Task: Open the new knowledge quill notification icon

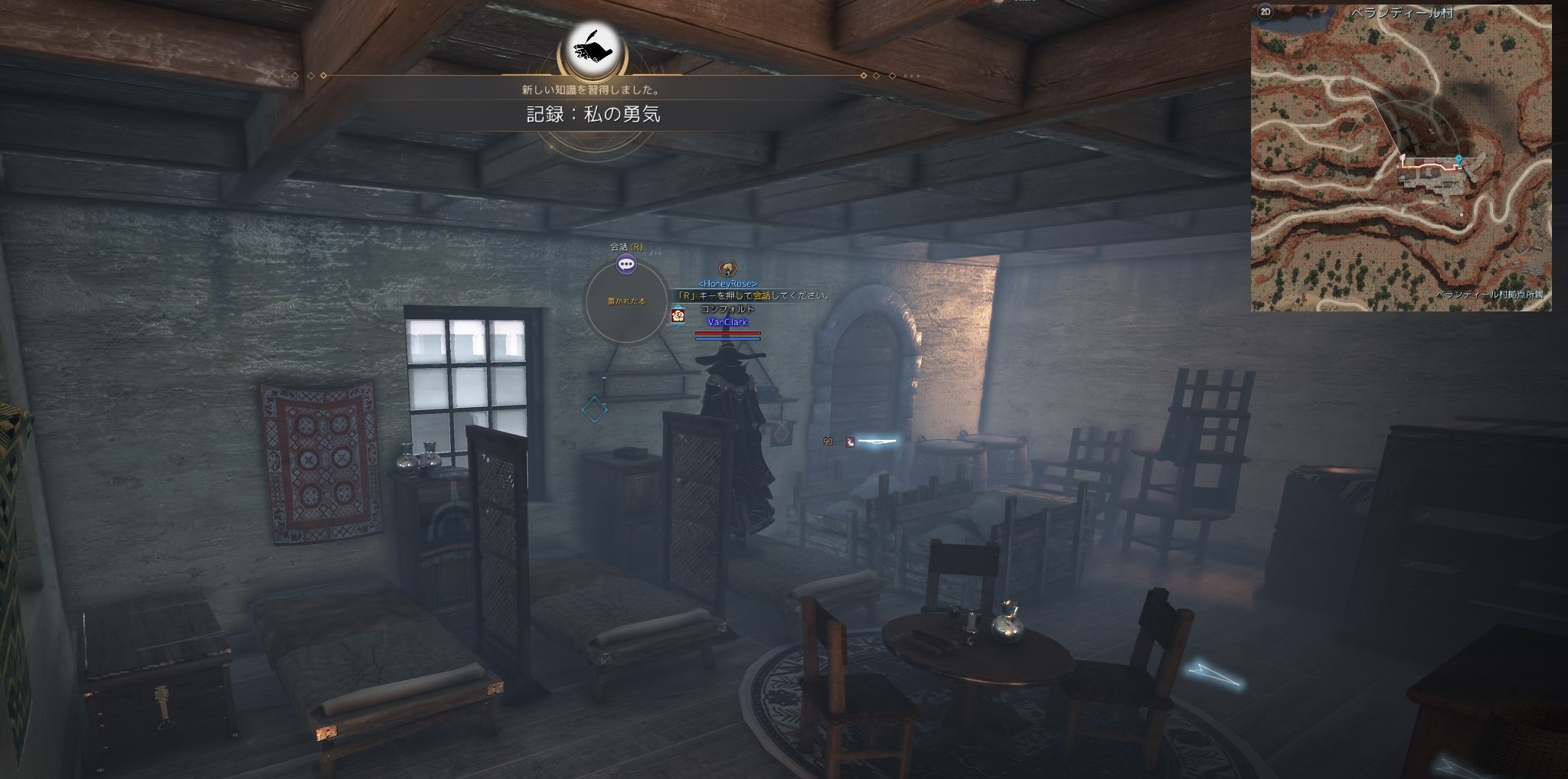Action: (x=593, y=47)
